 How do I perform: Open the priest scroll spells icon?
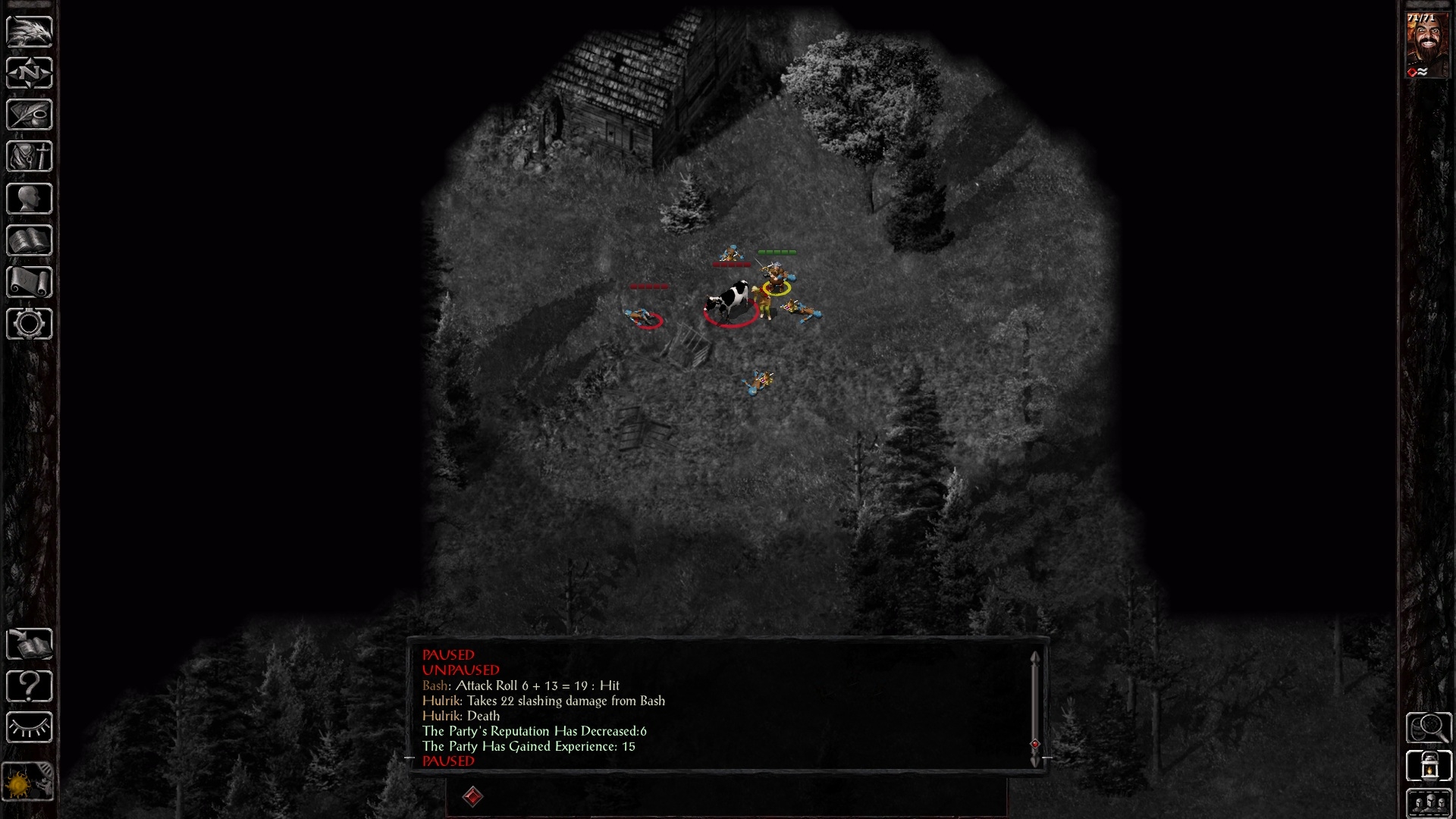tap(30, 281)
